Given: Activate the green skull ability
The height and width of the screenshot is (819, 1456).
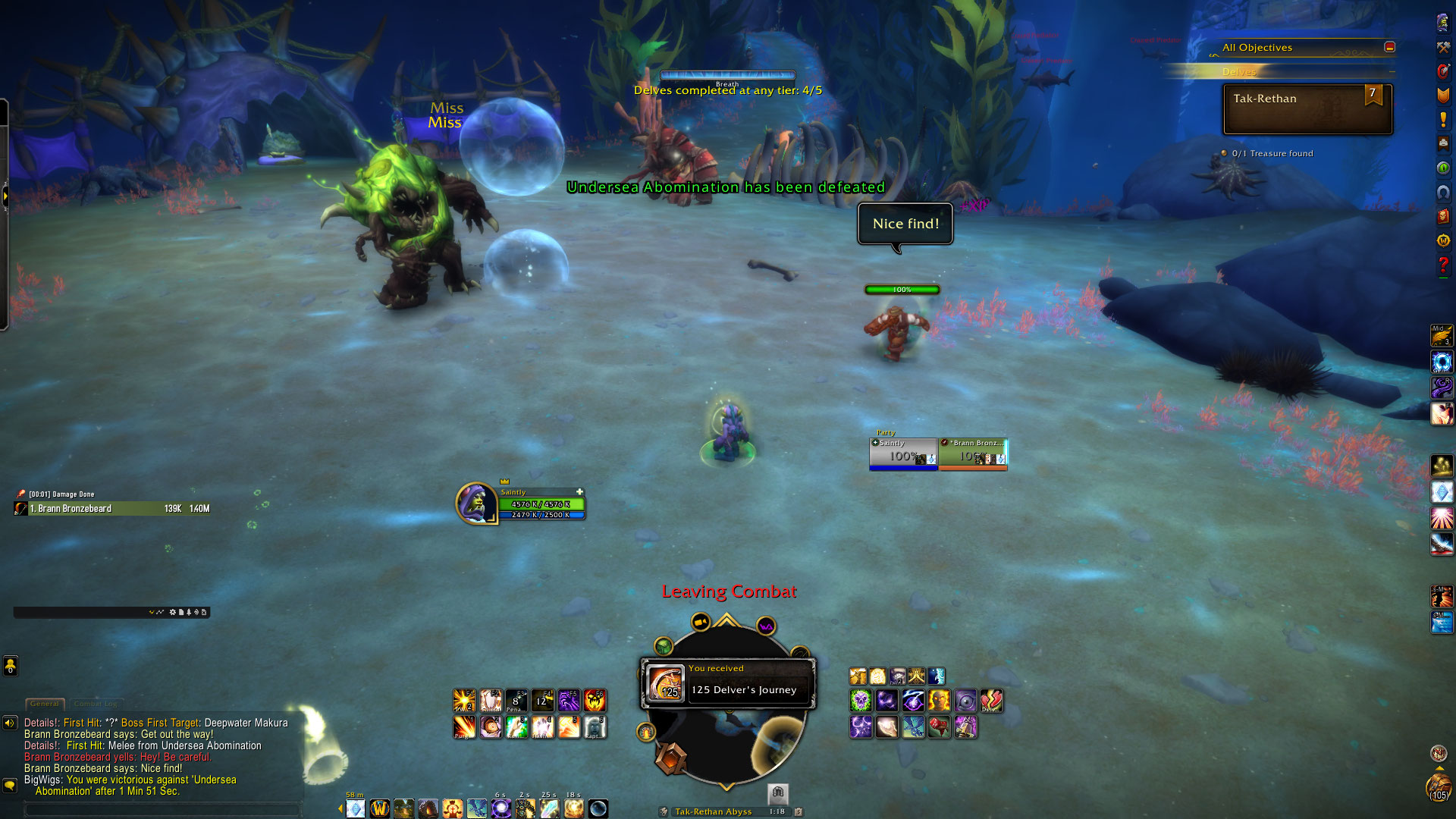Looking at the screenshot, I should click(x=861, y=701).
